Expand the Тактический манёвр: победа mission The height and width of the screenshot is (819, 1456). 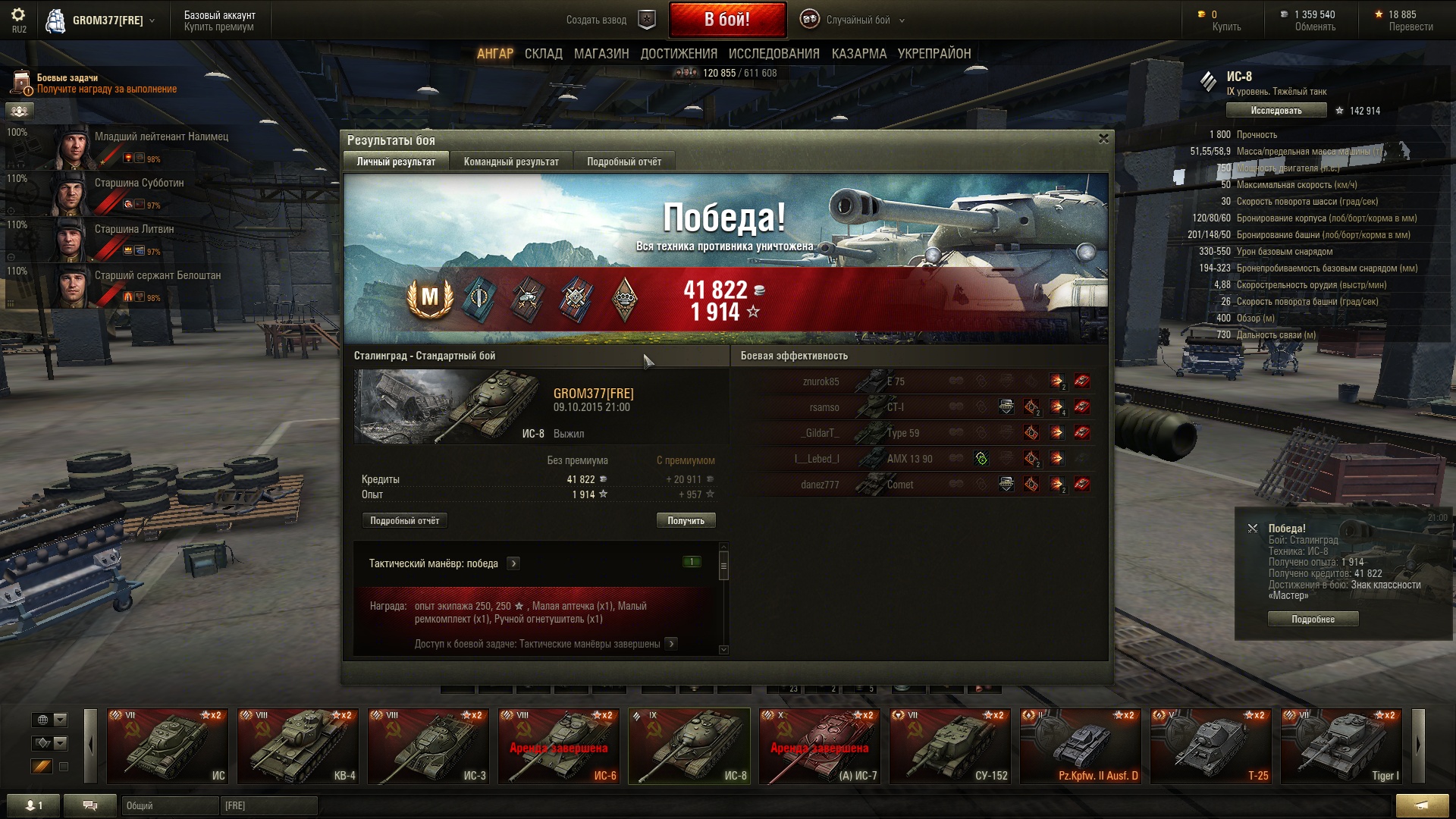point(513,563)
